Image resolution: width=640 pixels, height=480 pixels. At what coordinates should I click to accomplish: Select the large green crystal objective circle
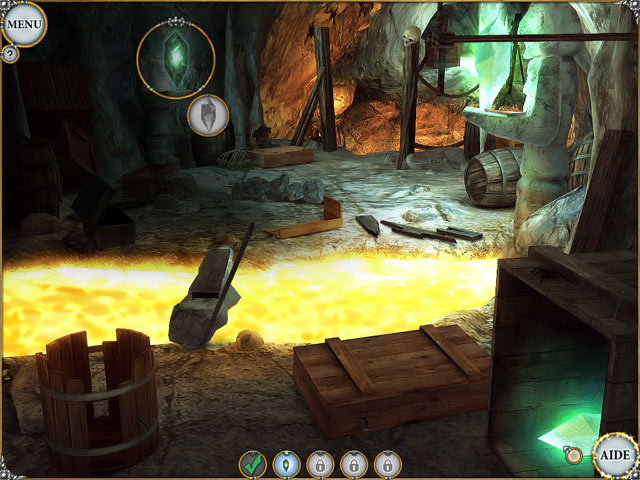coord(176,60)
